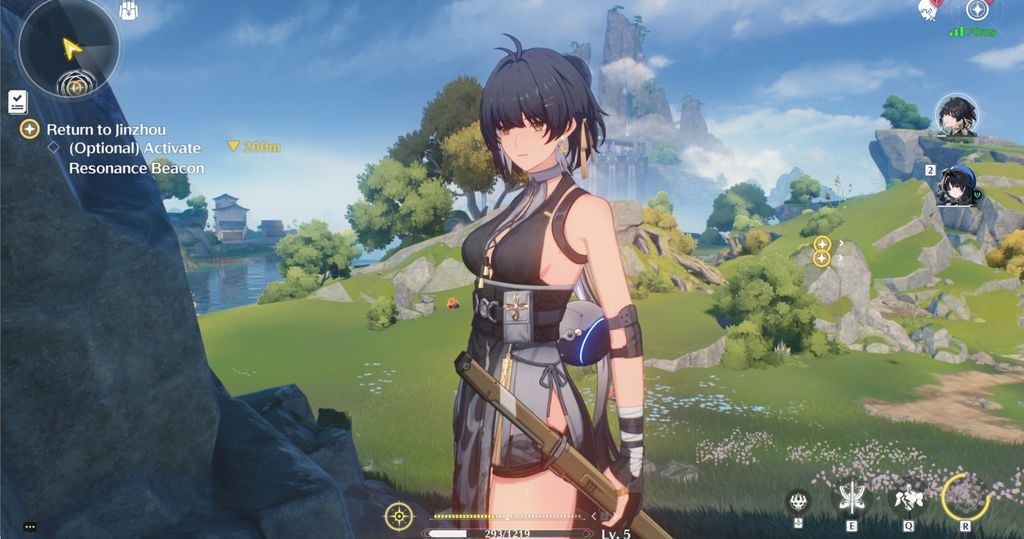The image size is (1024, 539).
Task: Trigger the yellow-ringed Resonance Liberation icon
Action: [x=965, y=496]
